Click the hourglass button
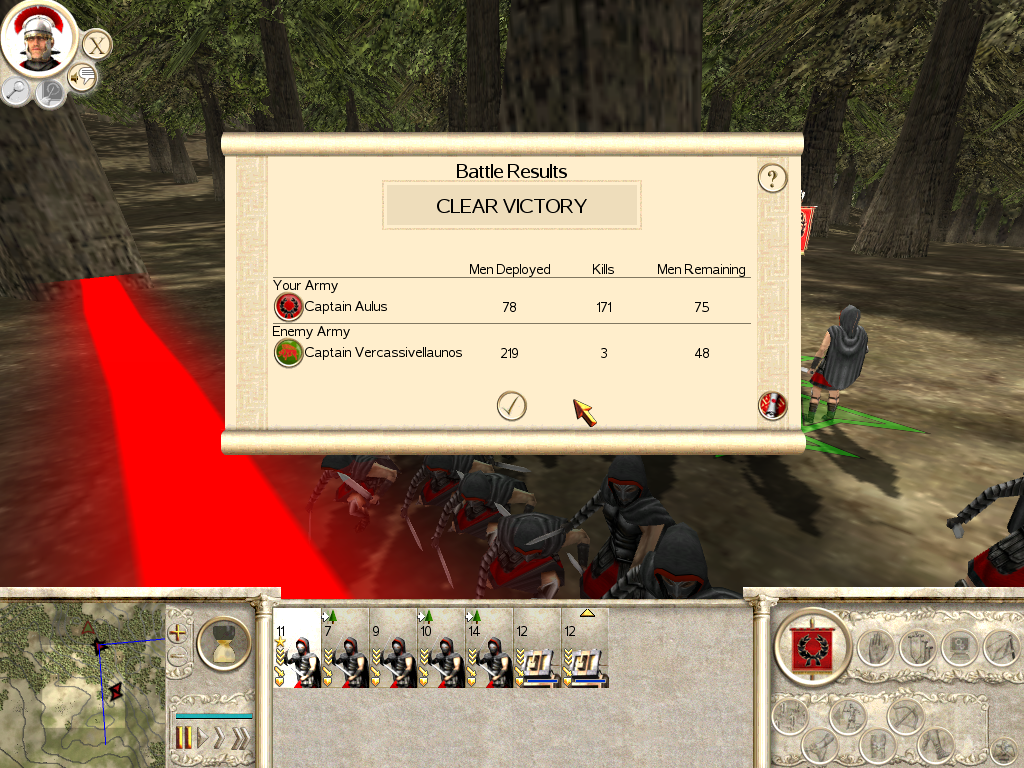 coord(223,644)
